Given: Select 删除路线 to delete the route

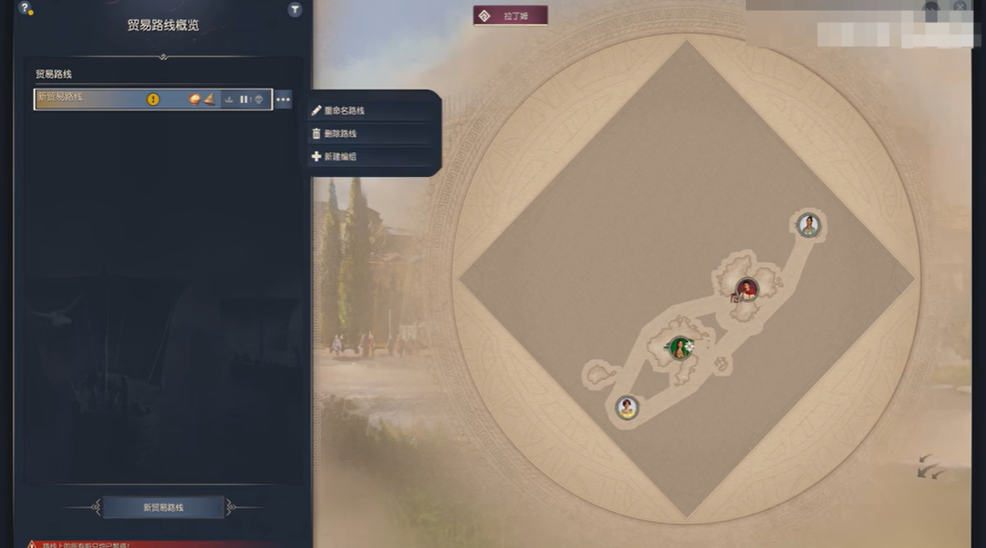Looking at the screenshot, I should [341, 133].
